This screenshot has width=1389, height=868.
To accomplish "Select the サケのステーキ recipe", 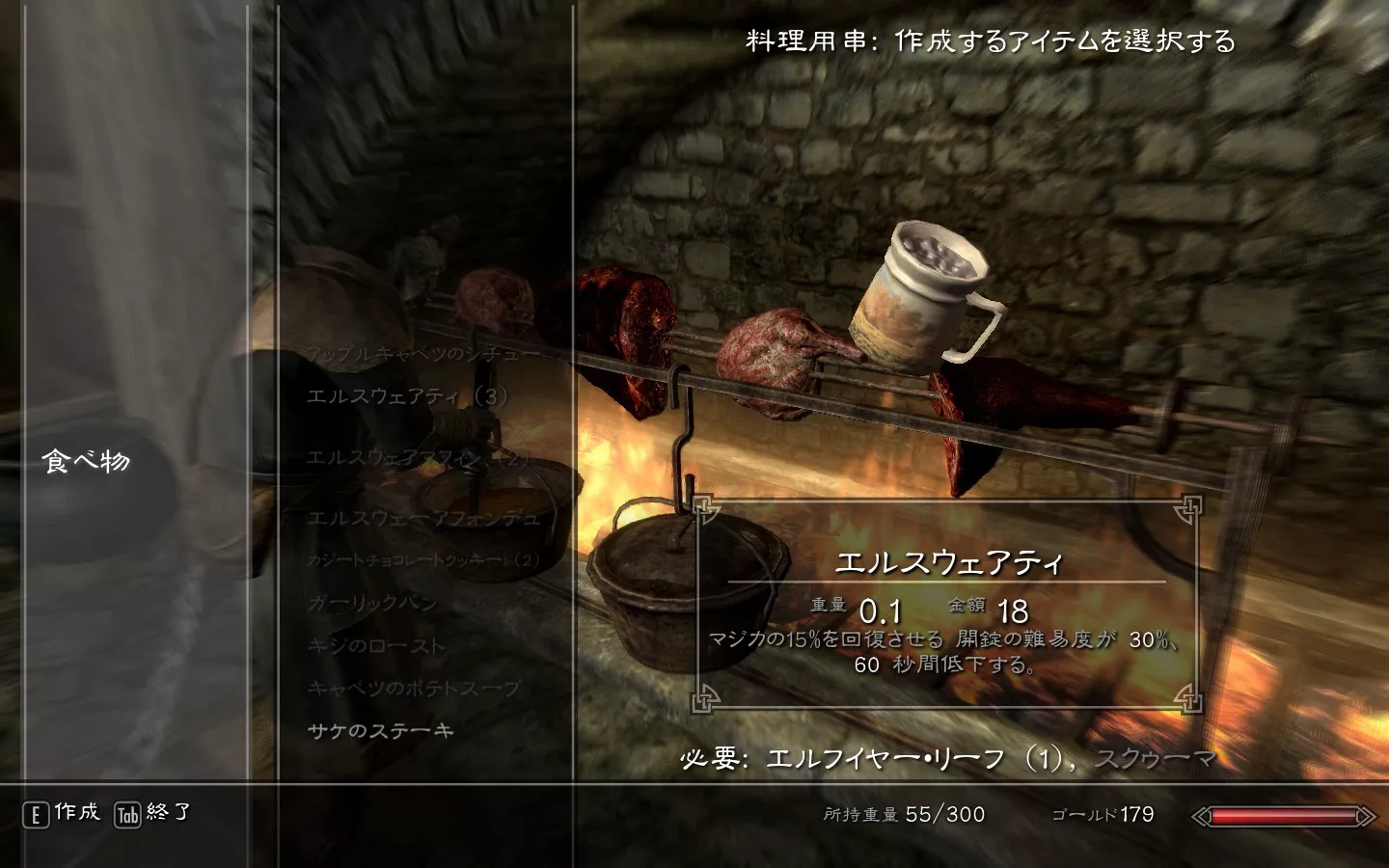I will point(380,730).
